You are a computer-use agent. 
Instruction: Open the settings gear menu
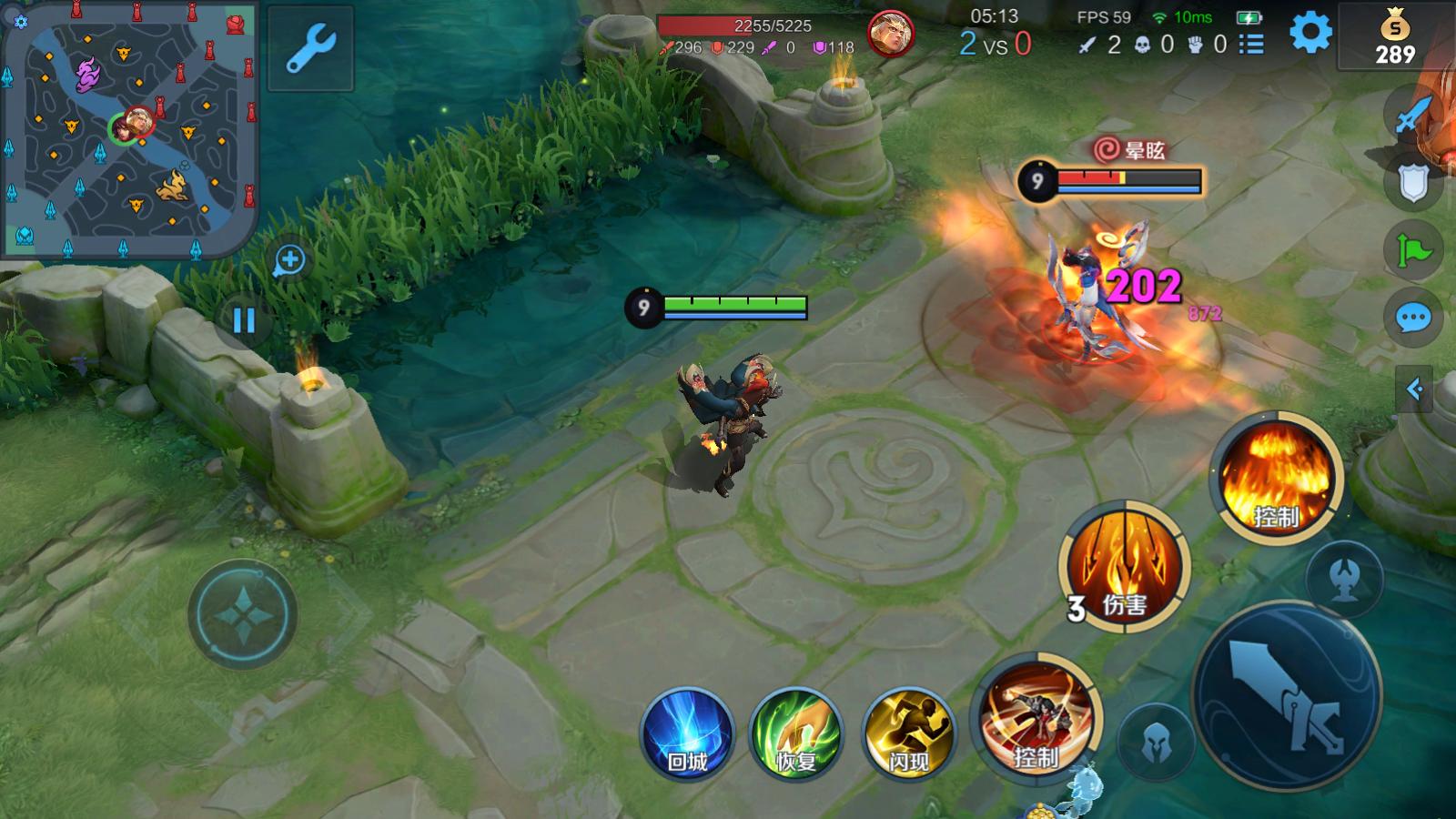pos(1310,34)
